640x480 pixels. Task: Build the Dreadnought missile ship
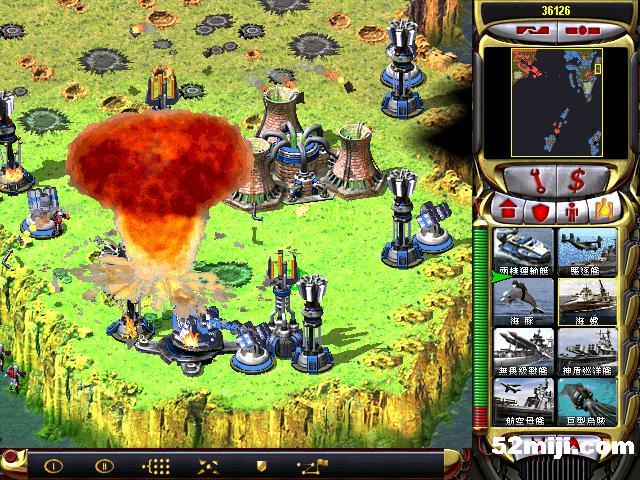(x=524, y=350)
